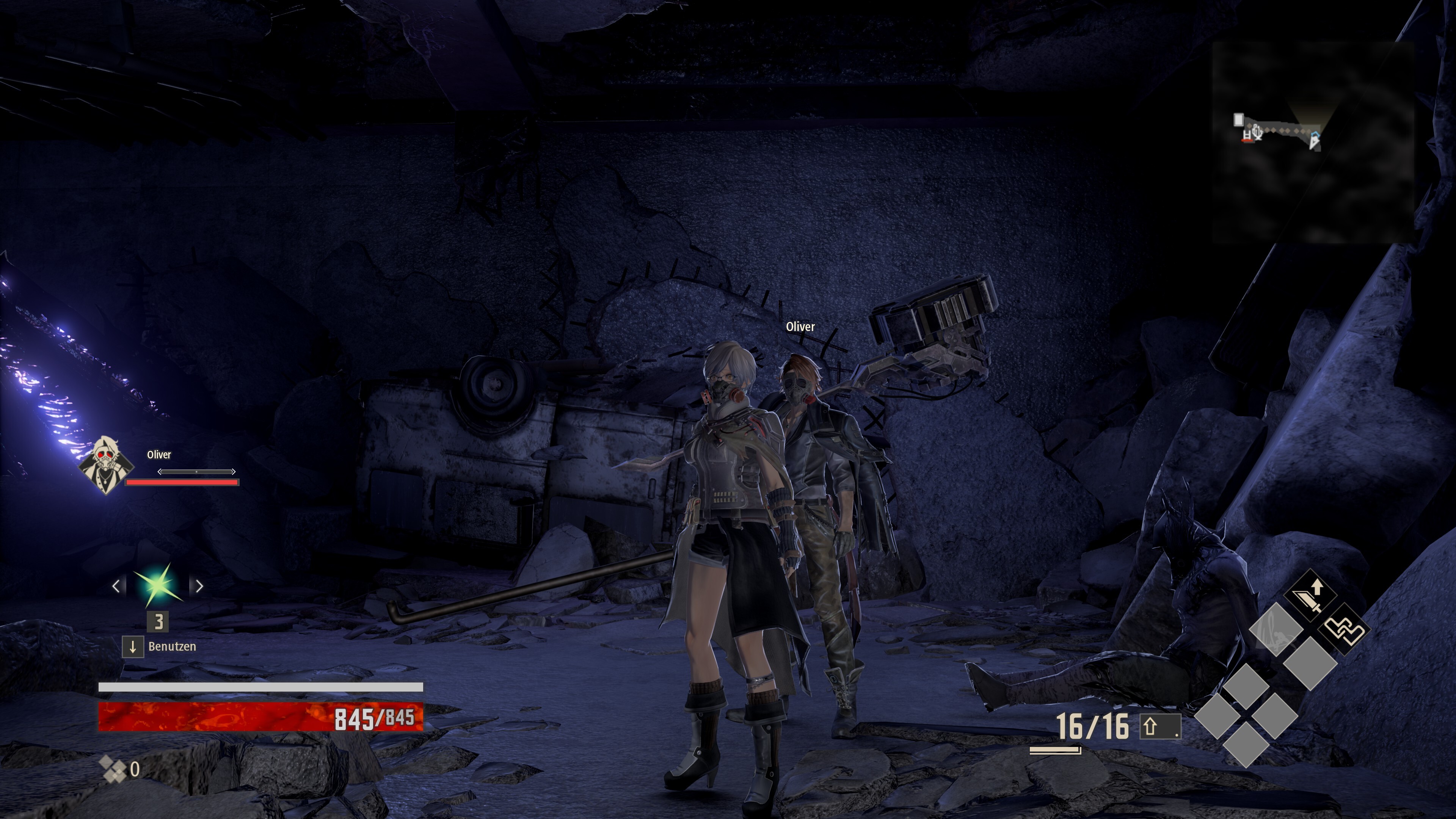The width and height of the screenshot is (1456, 819).
Task: Activate the faded kneeling figure gift slot
Action: pos(1276,630)
